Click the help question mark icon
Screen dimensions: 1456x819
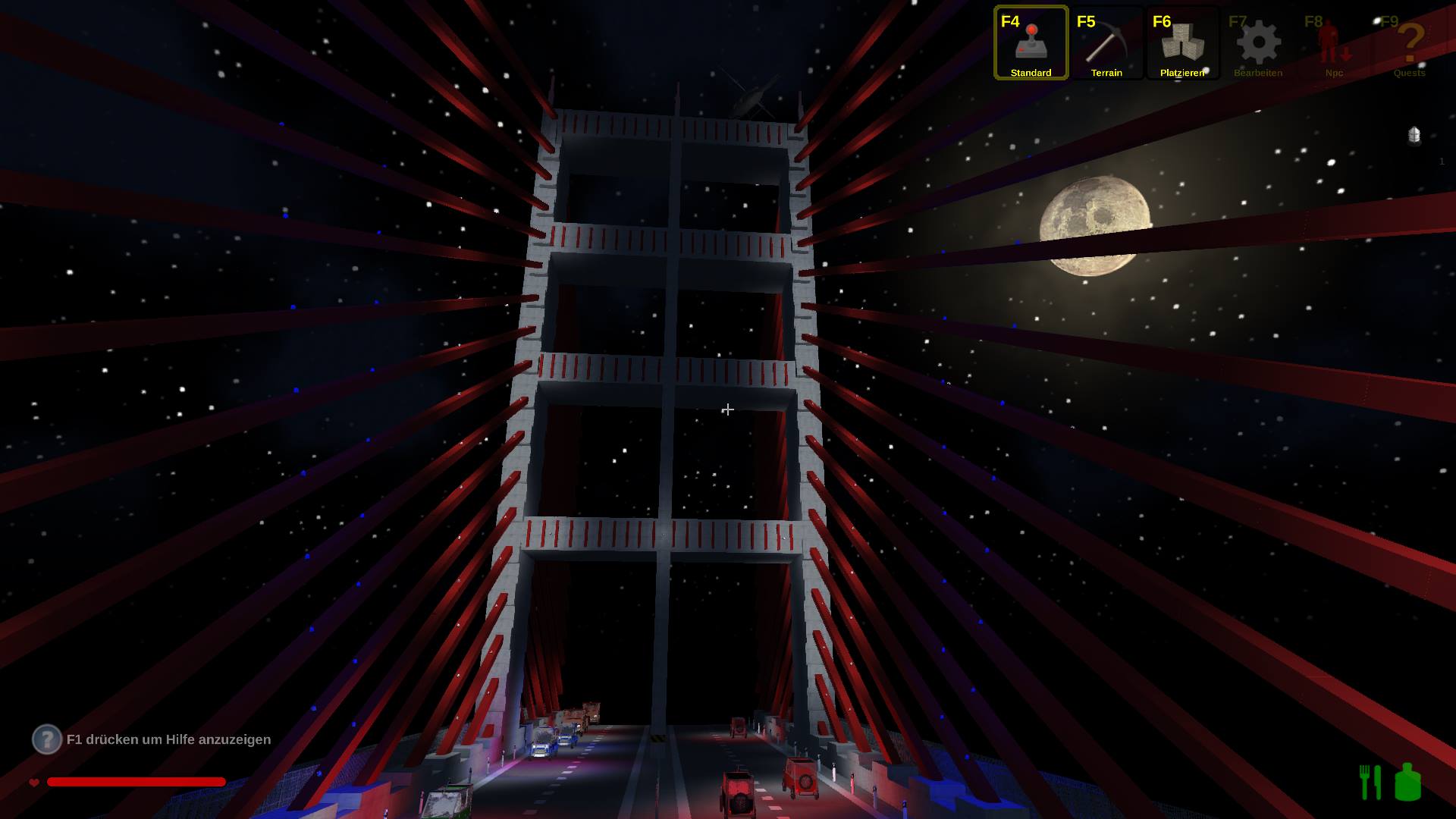pos(46,739)
